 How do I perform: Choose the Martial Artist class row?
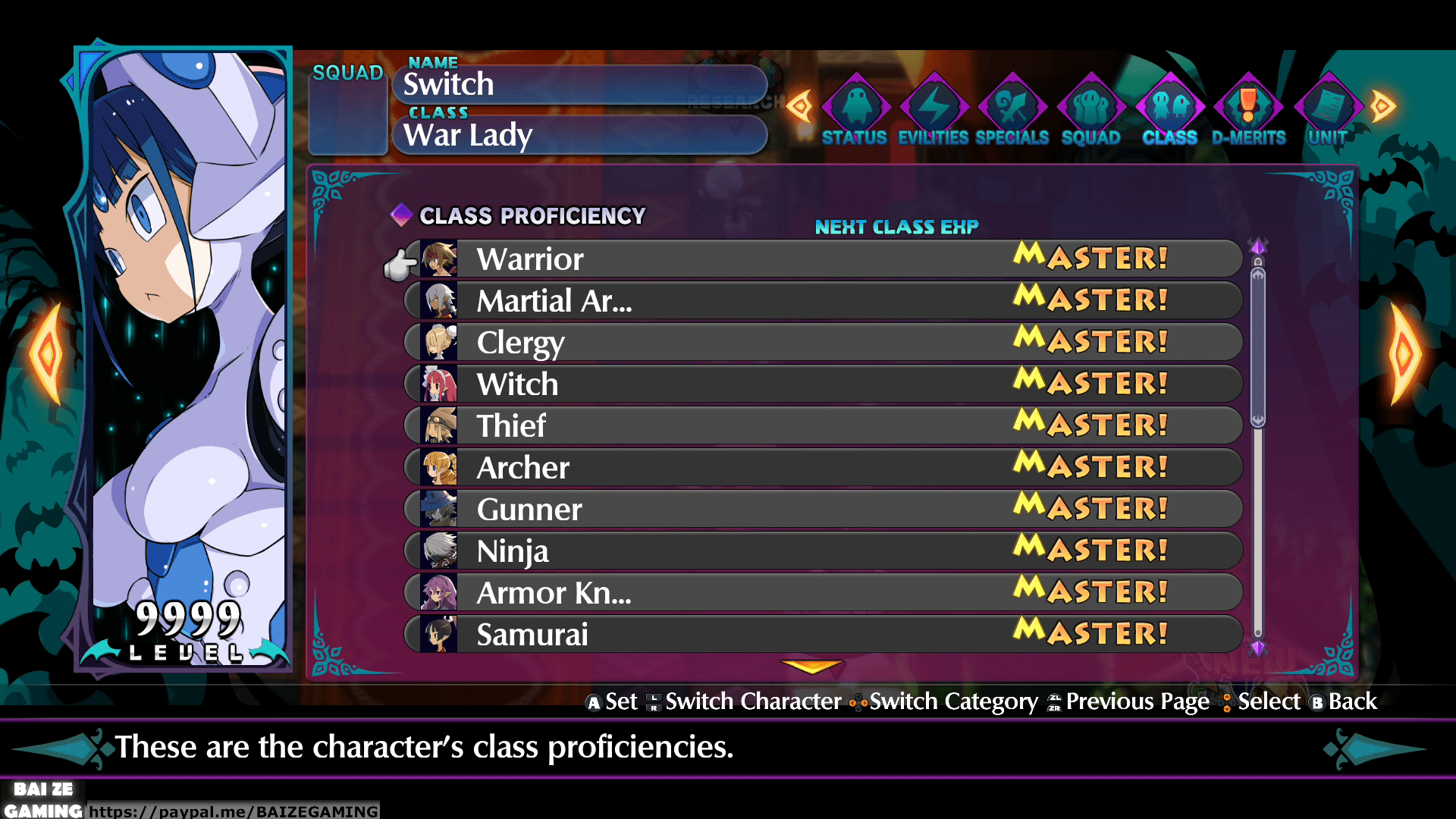pyautogui.click(x=823, y=301)
